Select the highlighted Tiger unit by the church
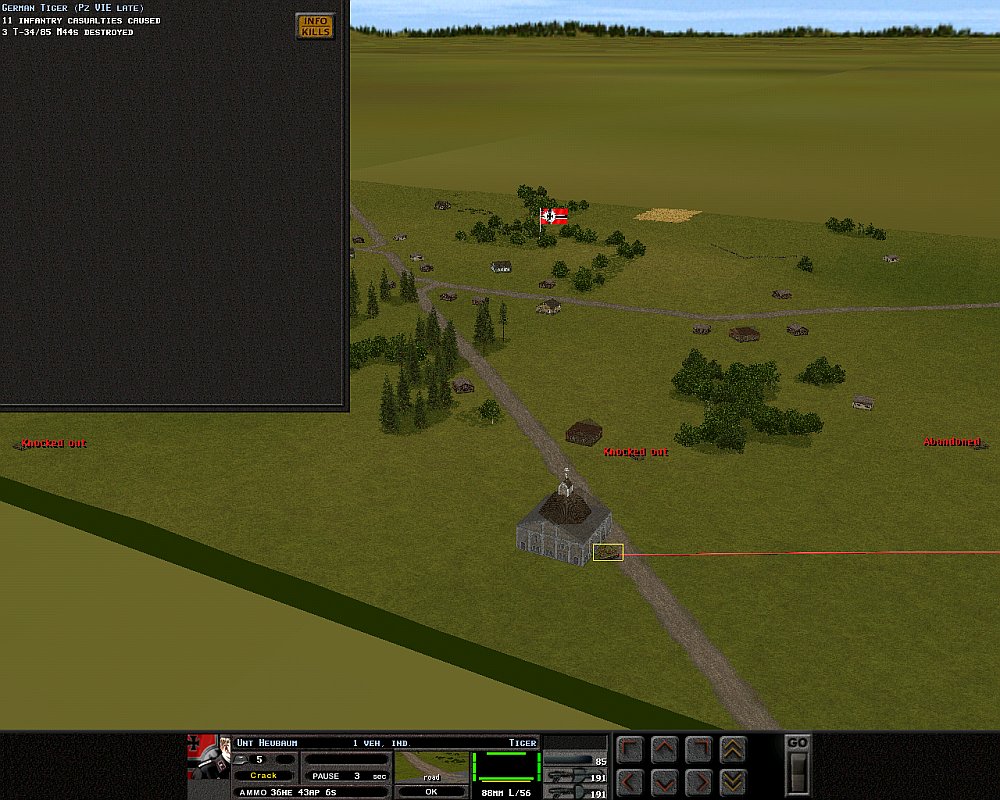 608,552
